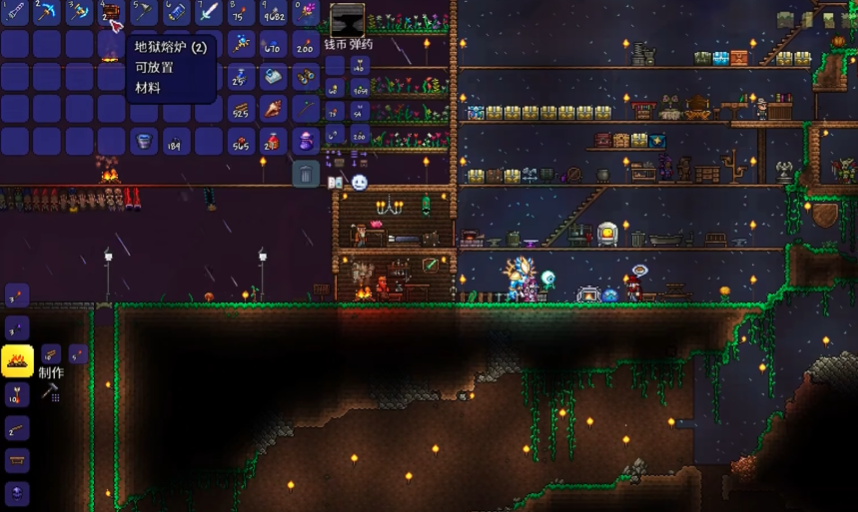Click the emote face bubble icon
The width and height of the screenshot is (858, 512).
click(359, 183)
